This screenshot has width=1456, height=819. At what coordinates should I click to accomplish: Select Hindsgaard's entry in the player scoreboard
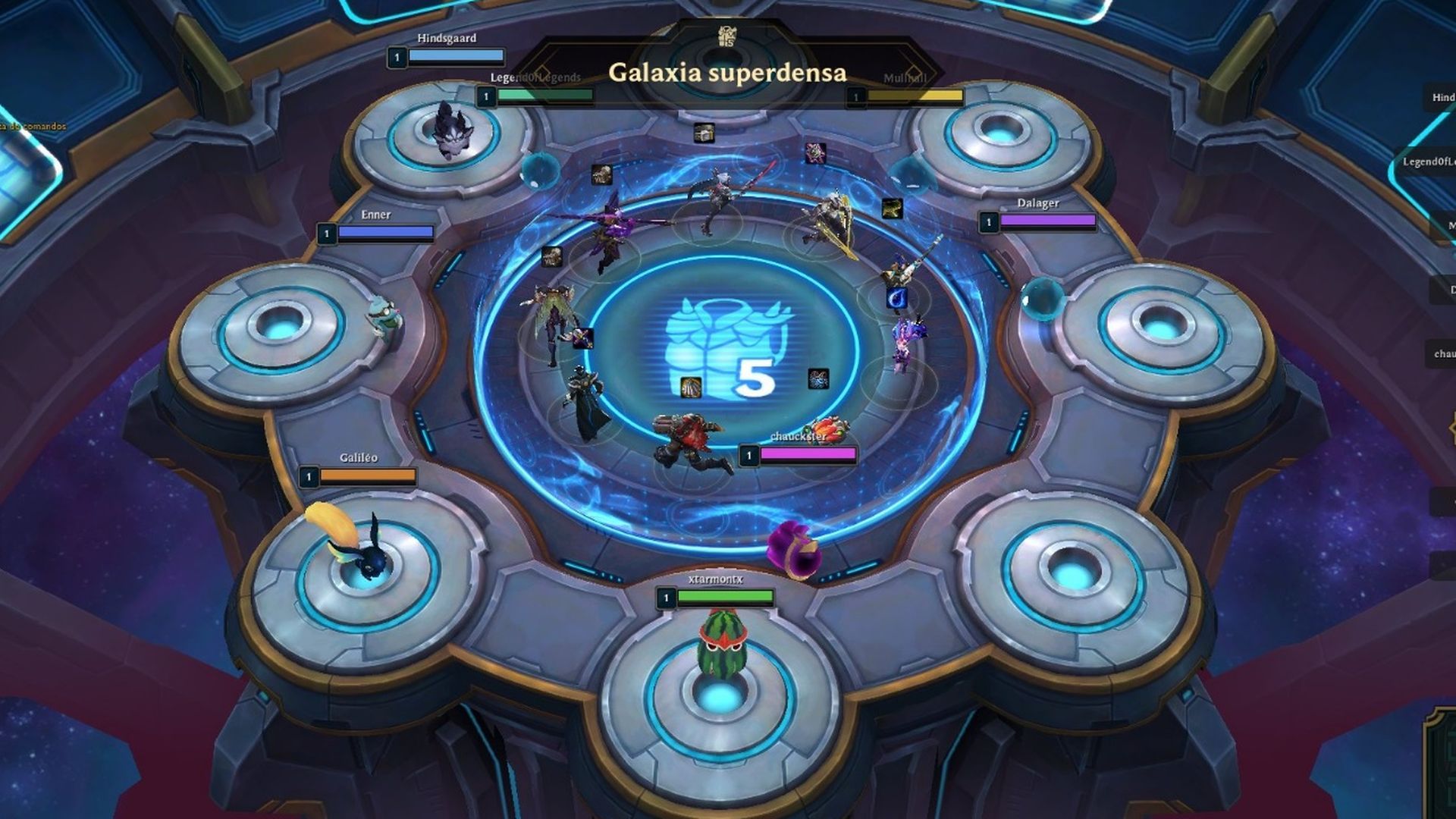[1443, 97]
